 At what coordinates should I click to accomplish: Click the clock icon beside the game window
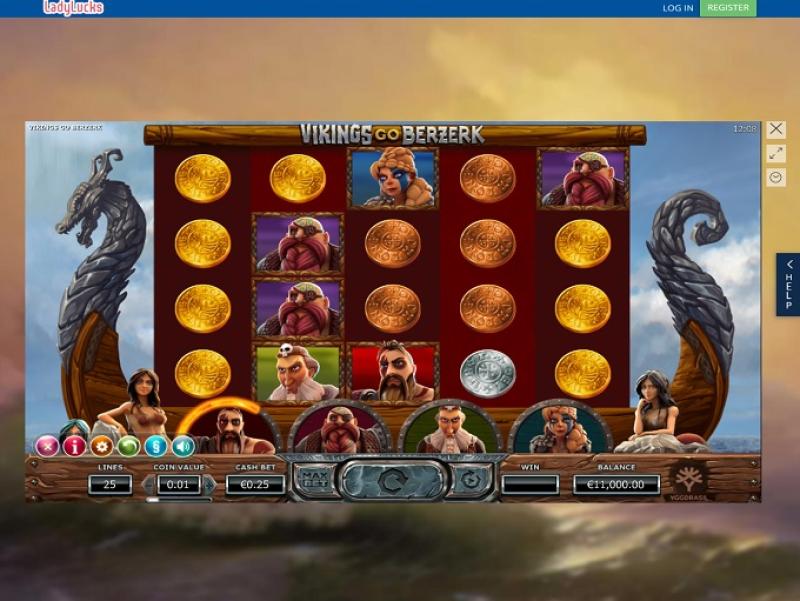(x=776, y=177)
